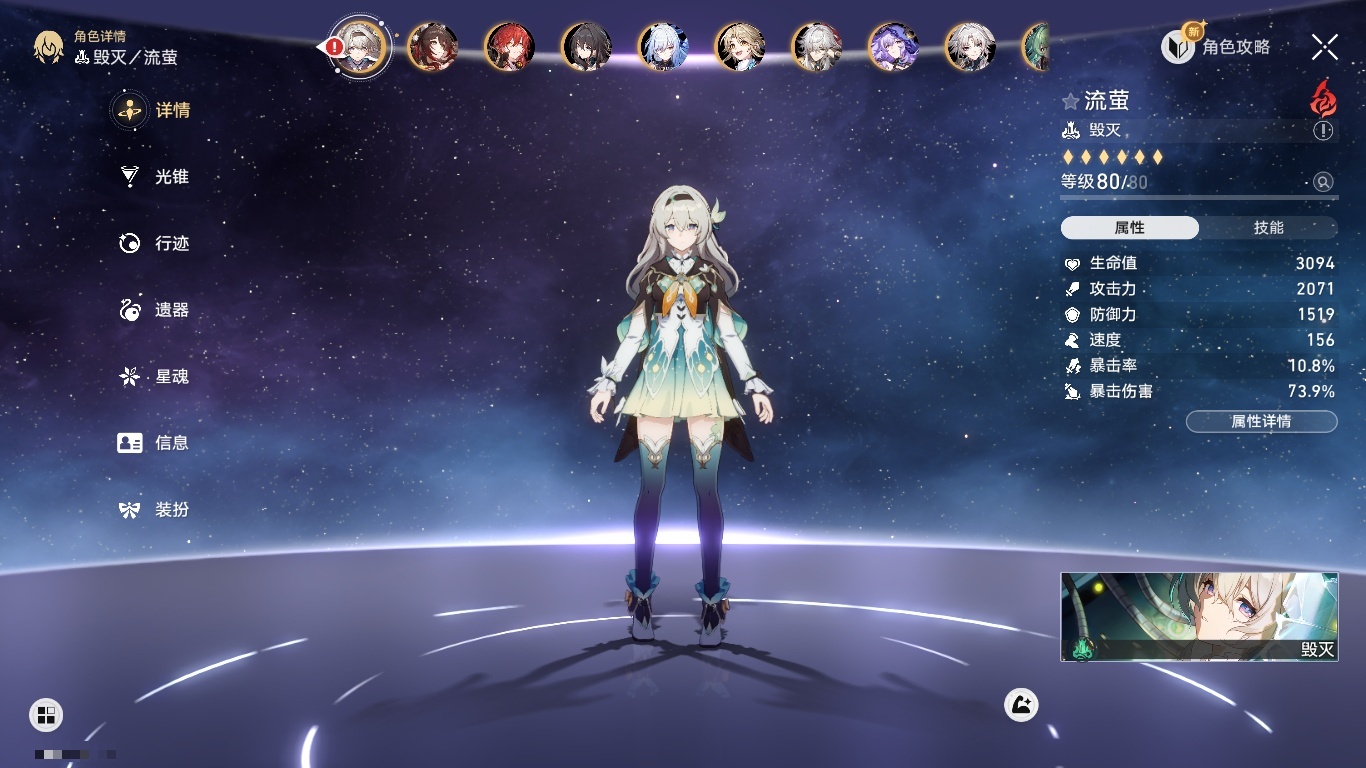This screenshot has height=768, width=1366.
Task: Open the 行迹 traces menu
Action: 155,243
